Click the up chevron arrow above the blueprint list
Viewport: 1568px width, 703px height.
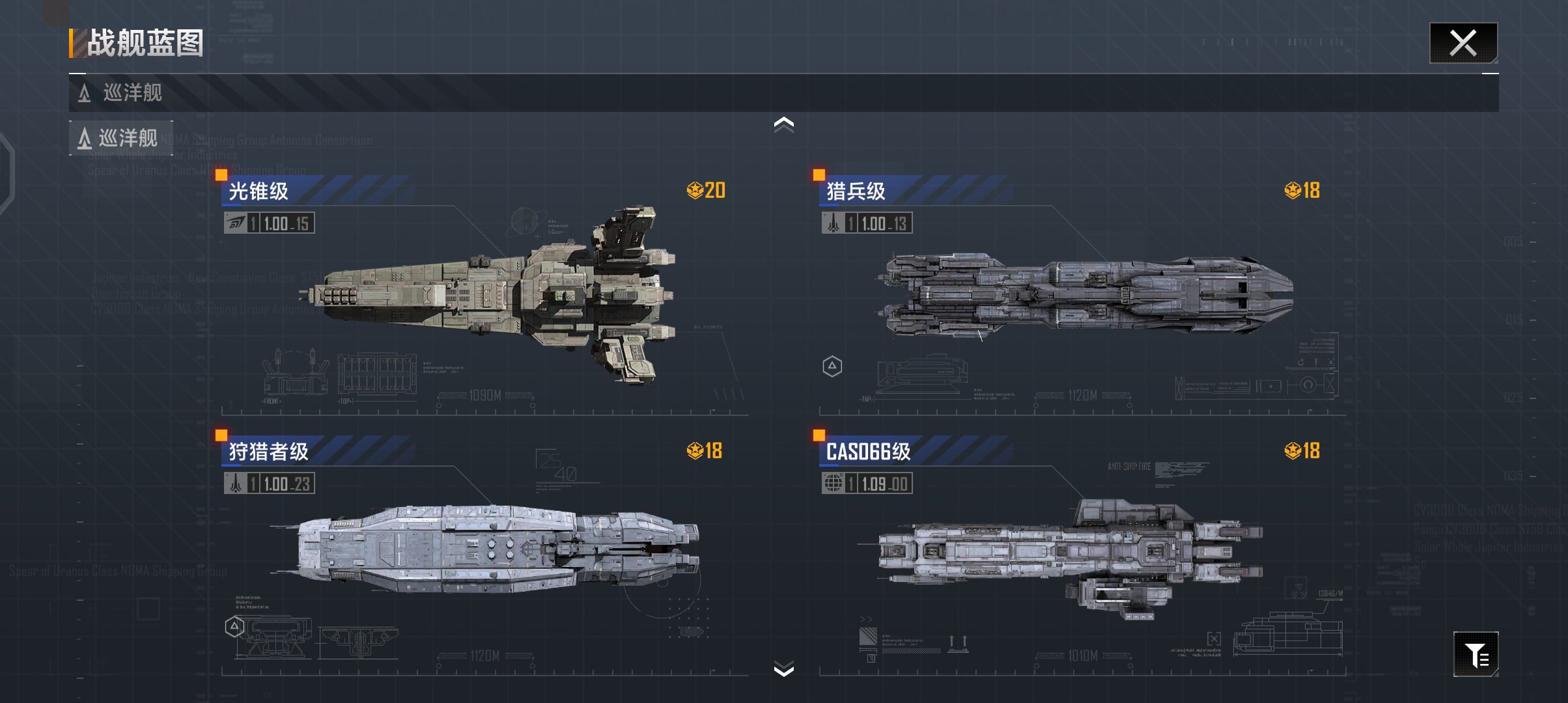(x=783, y=124)
